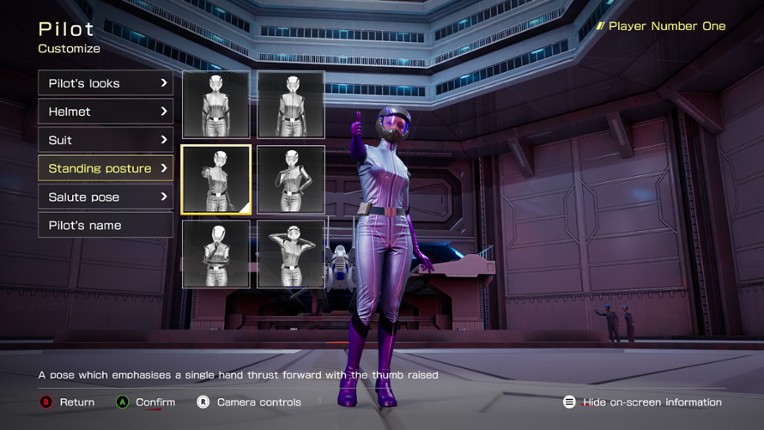
Task: Select the hand-on-chin thinking pose thumbnail
Action: [x=216, y=253]
